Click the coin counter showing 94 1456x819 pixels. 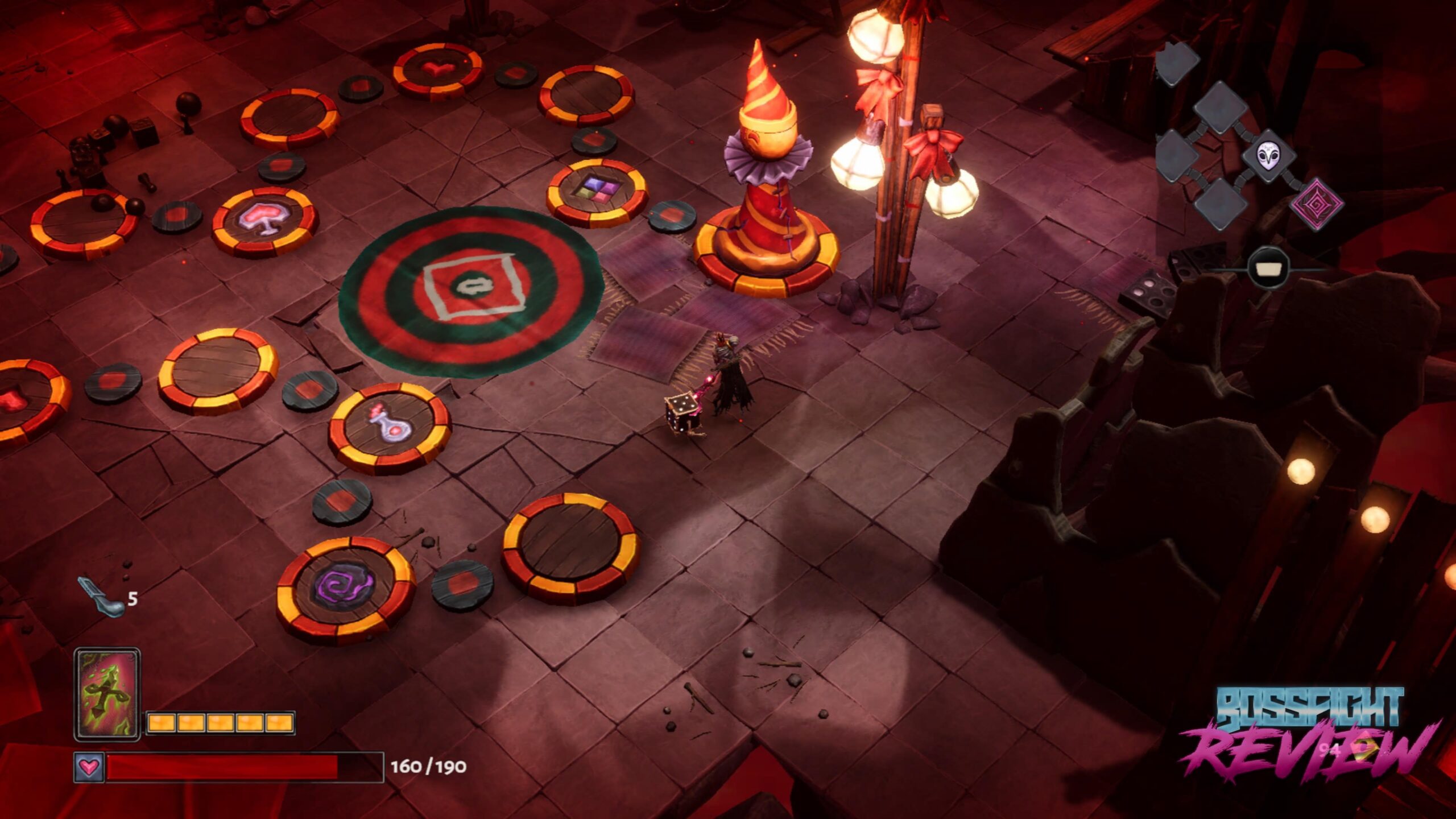(1330, 751)
